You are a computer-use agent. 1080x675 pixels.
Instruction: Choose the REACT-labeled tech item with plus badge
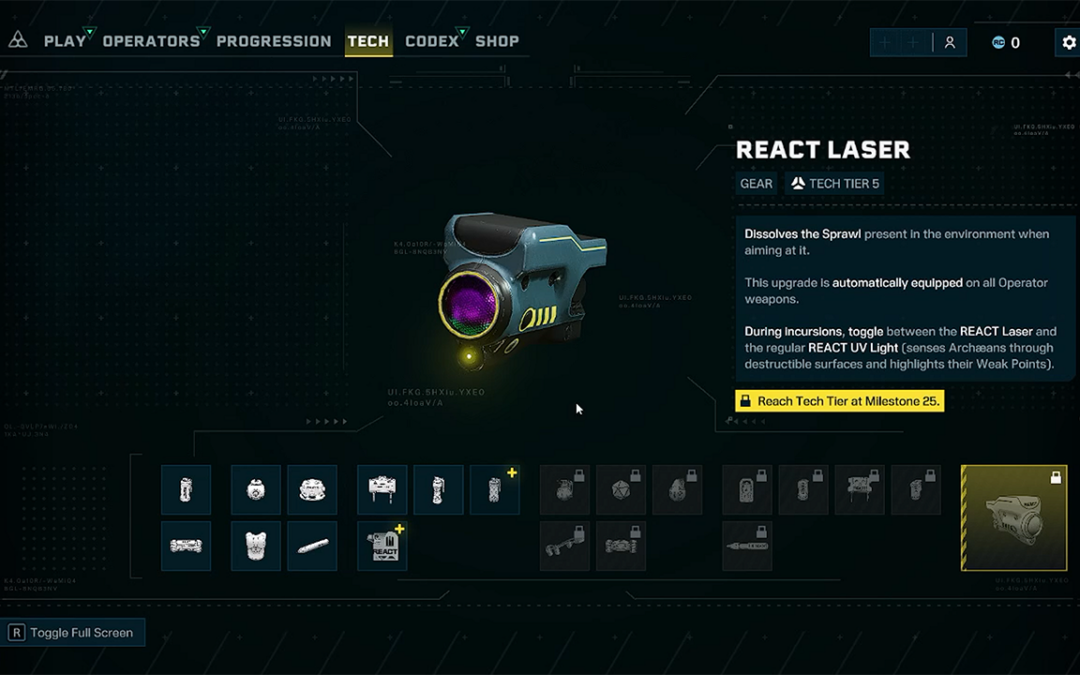click(x=383, y=546)
